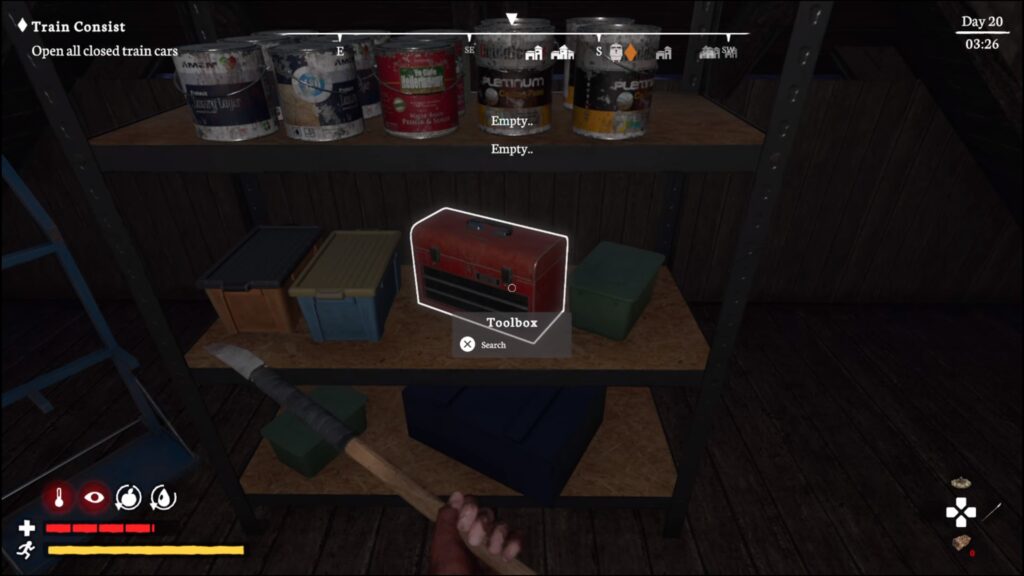Select the water drop thirst status icon
Screen dimensions: 1024x576
[x=162, y=497]
